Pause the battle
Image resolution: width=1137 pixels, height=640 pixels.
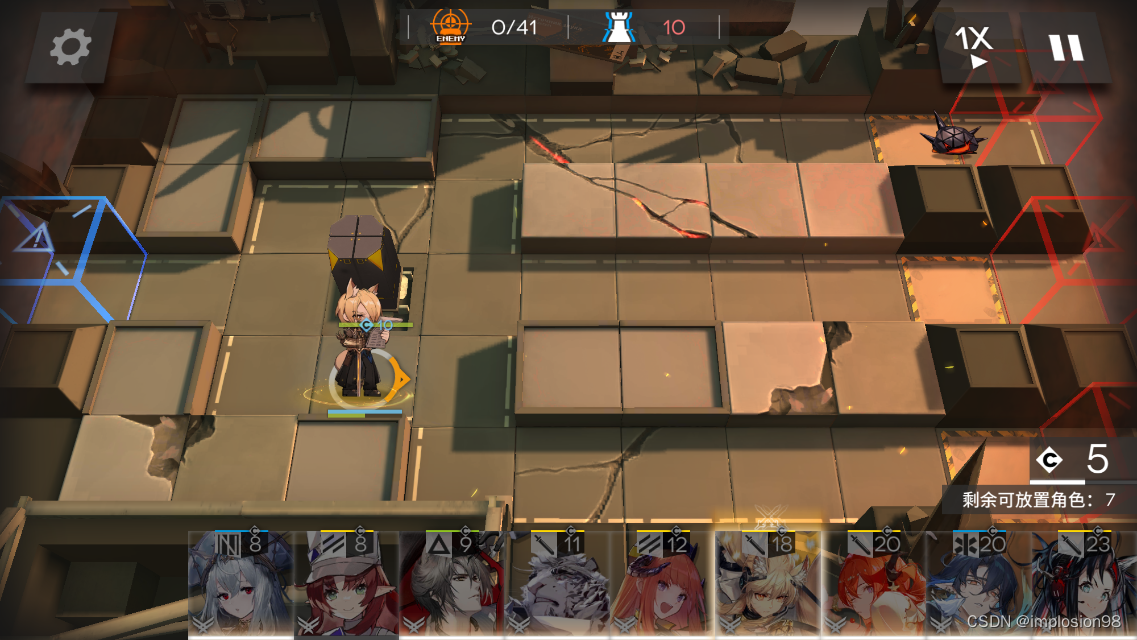point(1065,47)
